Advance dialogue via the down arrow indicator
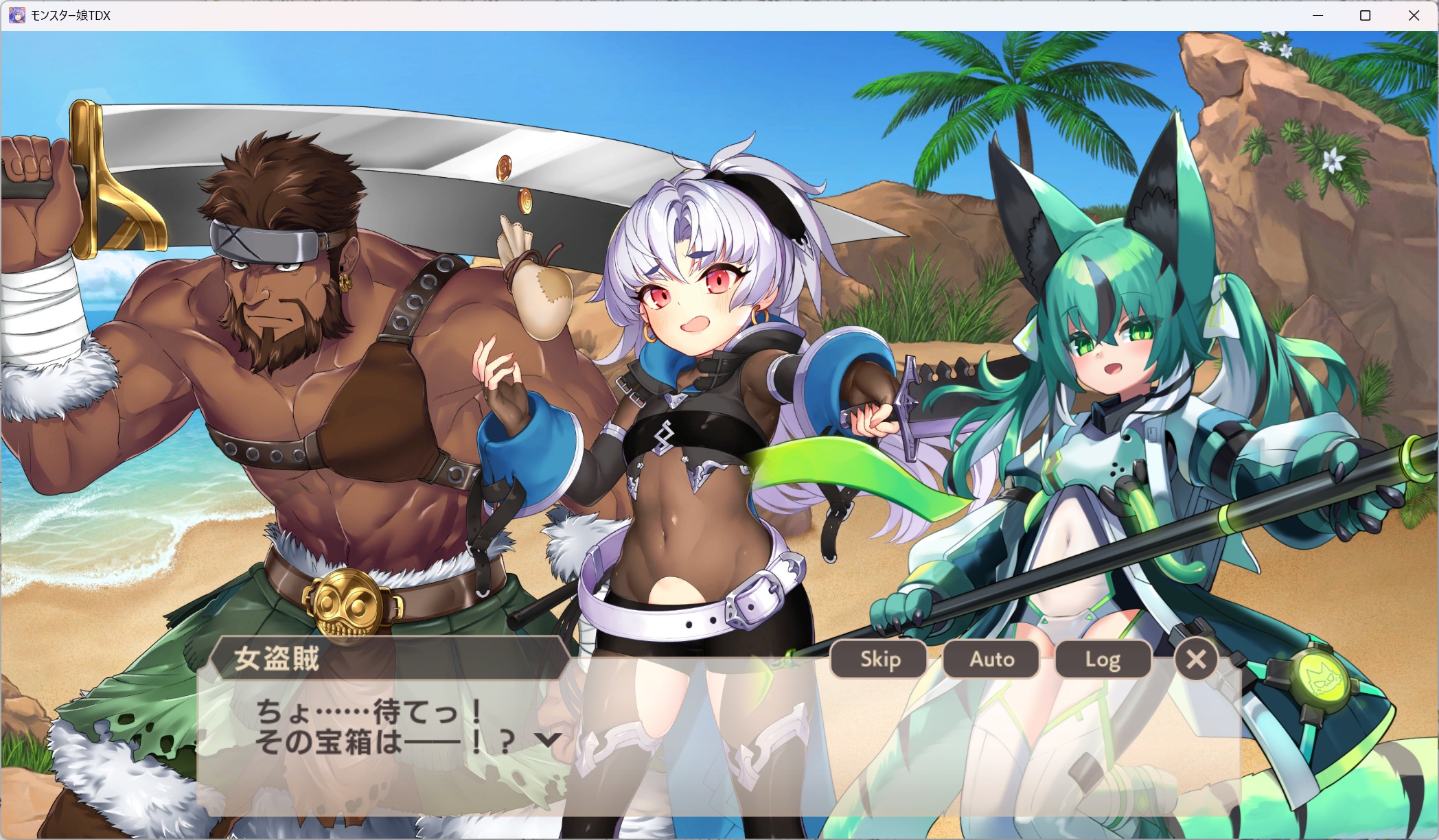 [548, 740]
